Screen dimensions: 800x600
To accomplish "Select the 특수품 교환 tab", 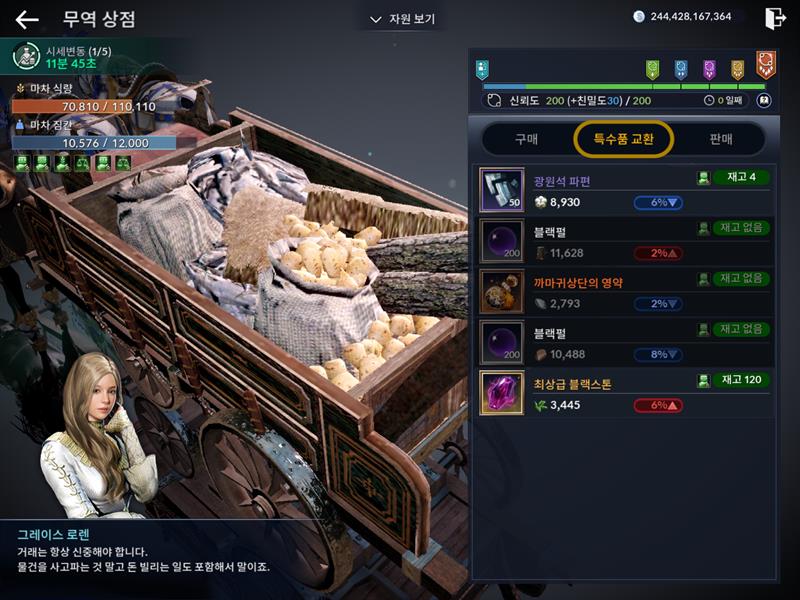I will coord(623,139).
